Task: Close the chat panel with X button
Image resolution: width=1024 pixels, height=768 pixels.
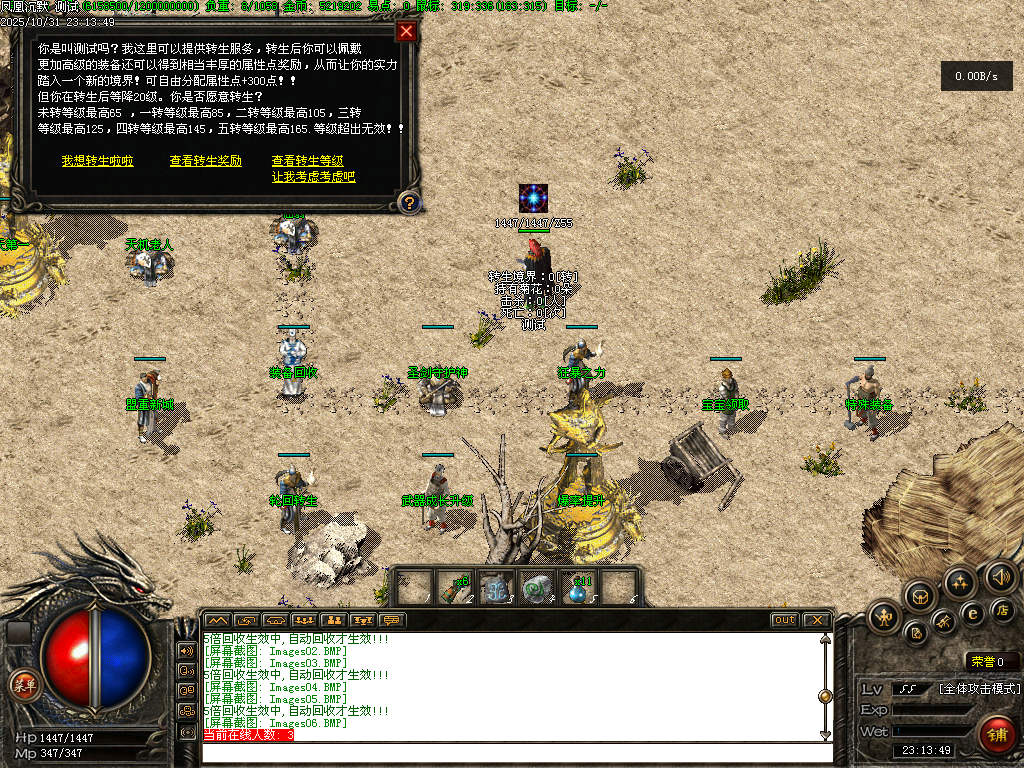Action: pos(816,620)
